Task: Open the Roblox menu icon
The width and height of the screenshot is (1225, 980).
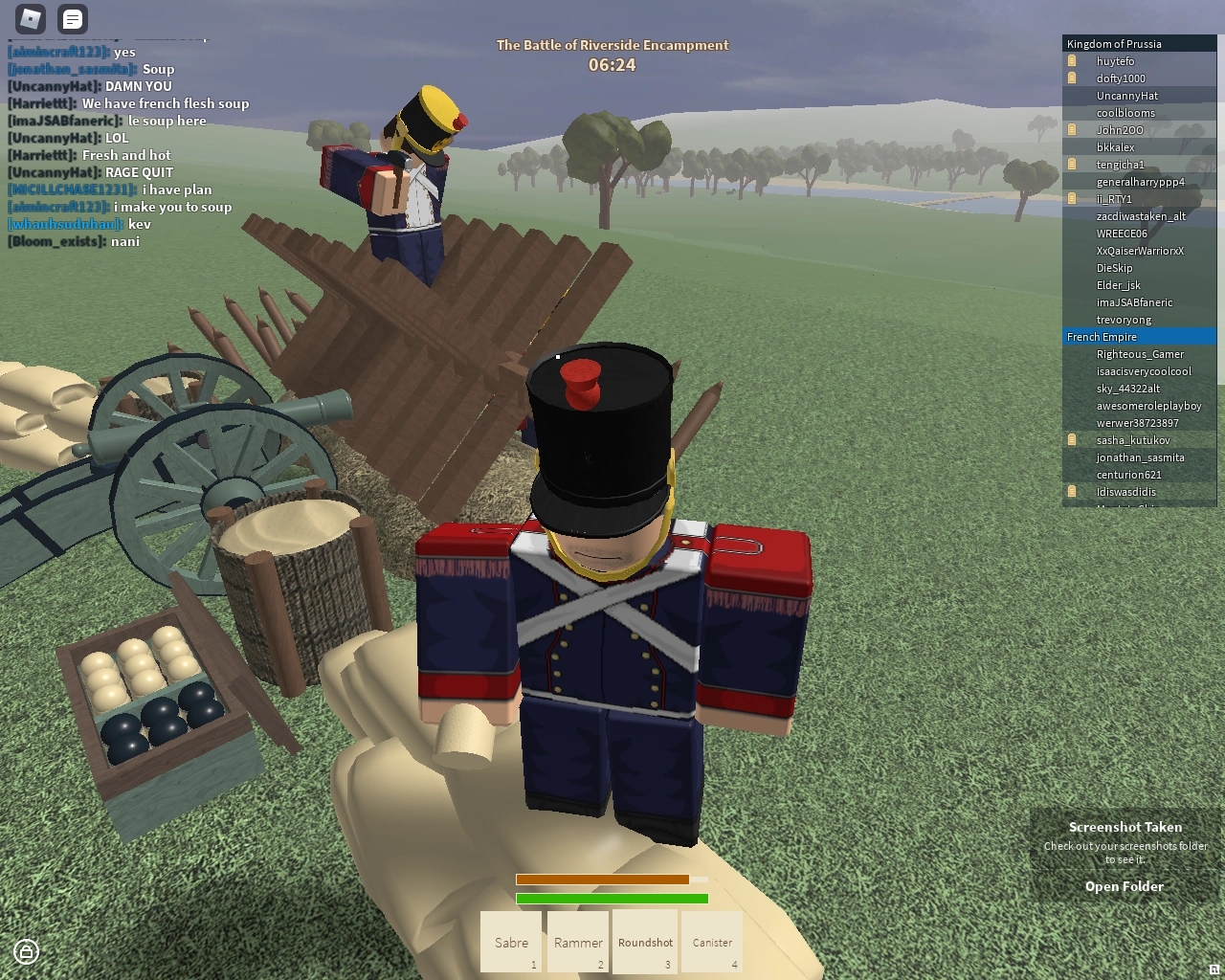Action: click(x=30, y=20)
